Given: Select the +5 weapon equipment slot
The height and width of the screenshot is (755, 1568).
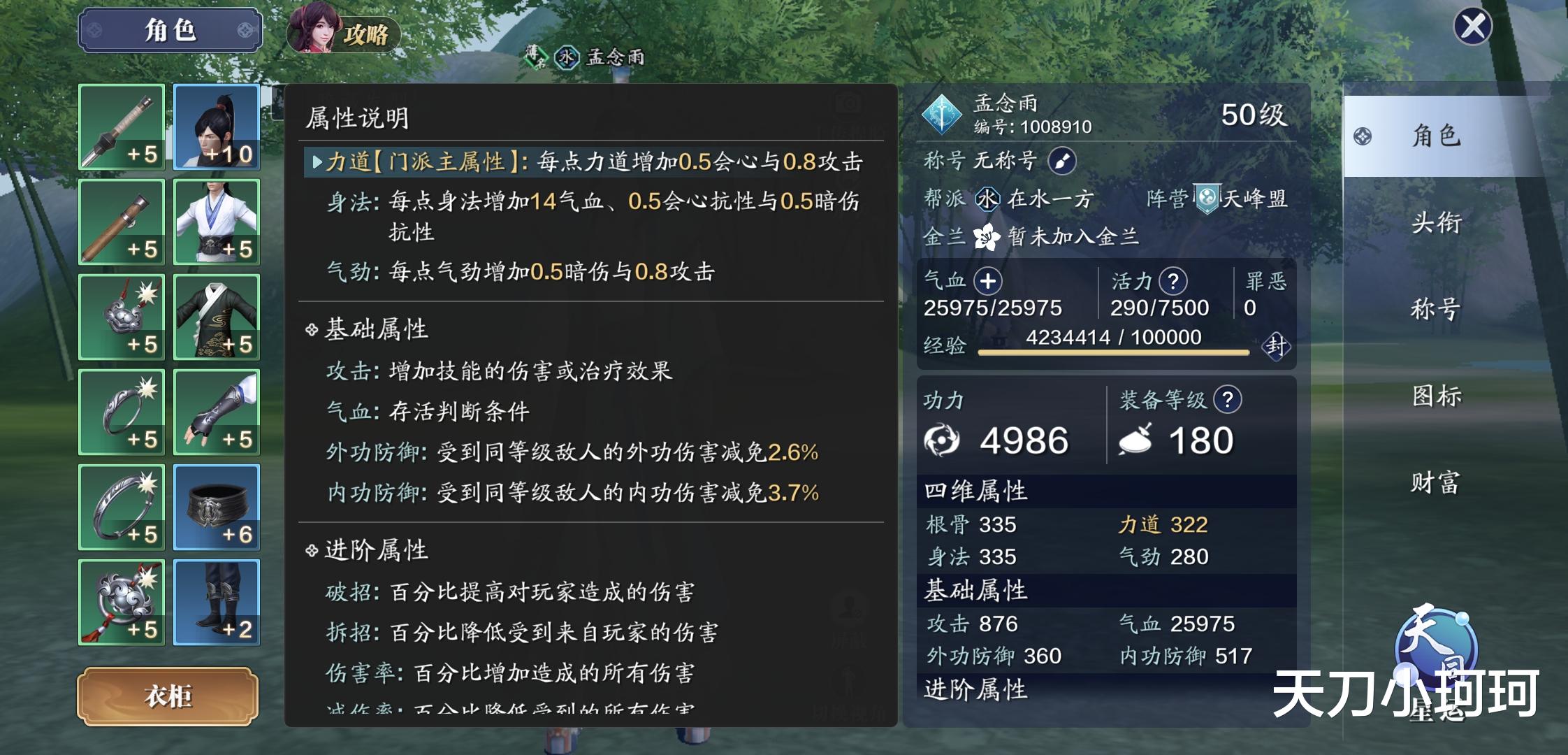Looking at the screenshot, I should pos(120,127).
